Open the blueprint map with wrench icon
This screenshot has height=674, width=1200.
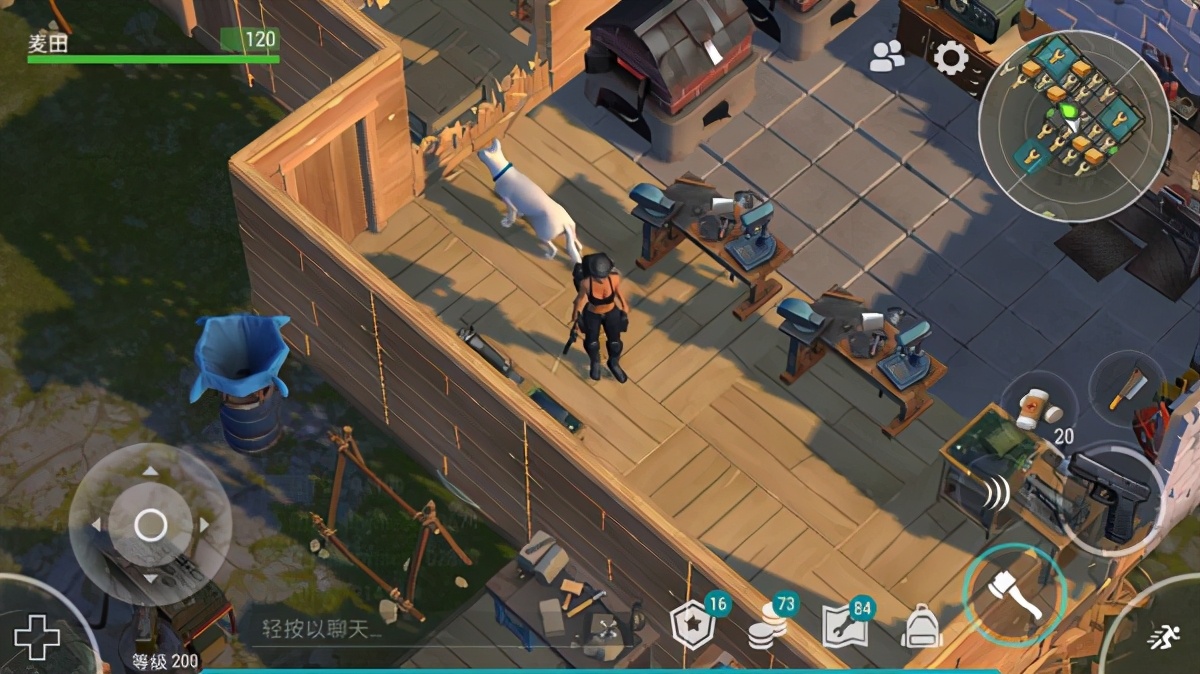[843, 627]
